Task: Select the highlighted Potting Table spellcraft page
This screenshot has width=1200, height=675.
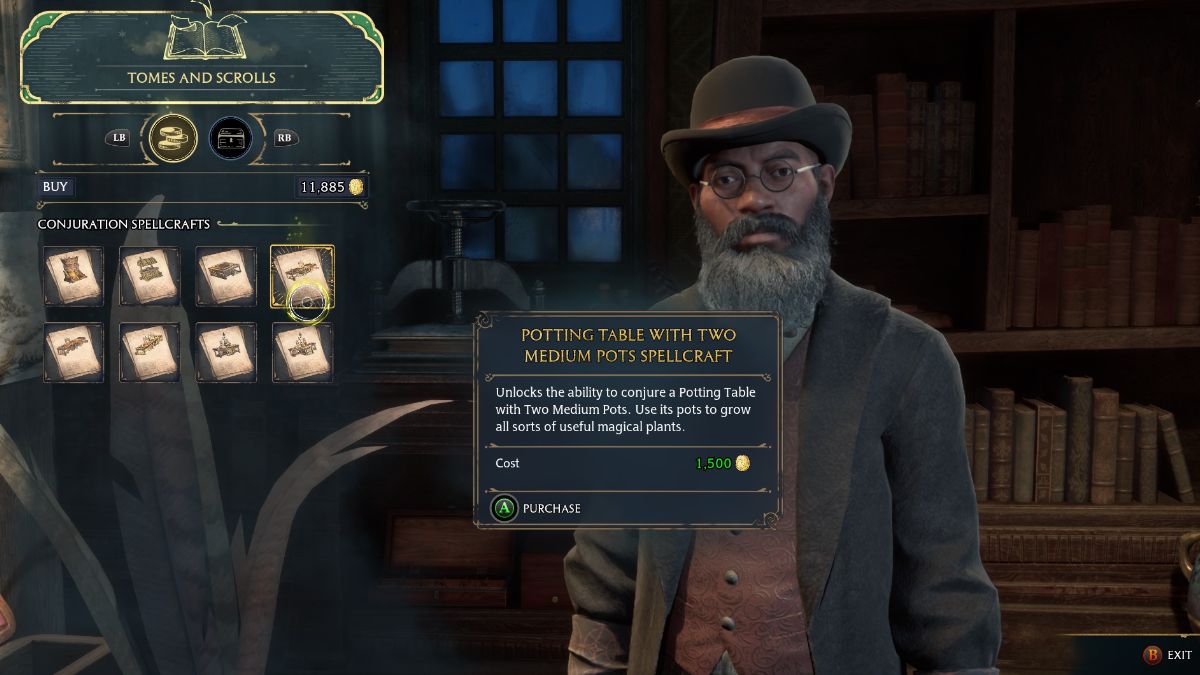Action: [x=302, y=276]
